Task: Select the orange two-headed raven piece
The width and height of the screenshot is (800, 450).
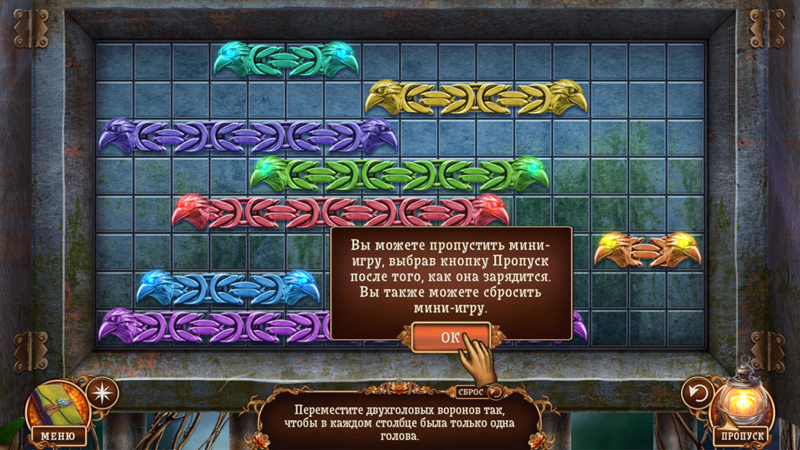Action: pyautogui.click(x=647, y=248)
